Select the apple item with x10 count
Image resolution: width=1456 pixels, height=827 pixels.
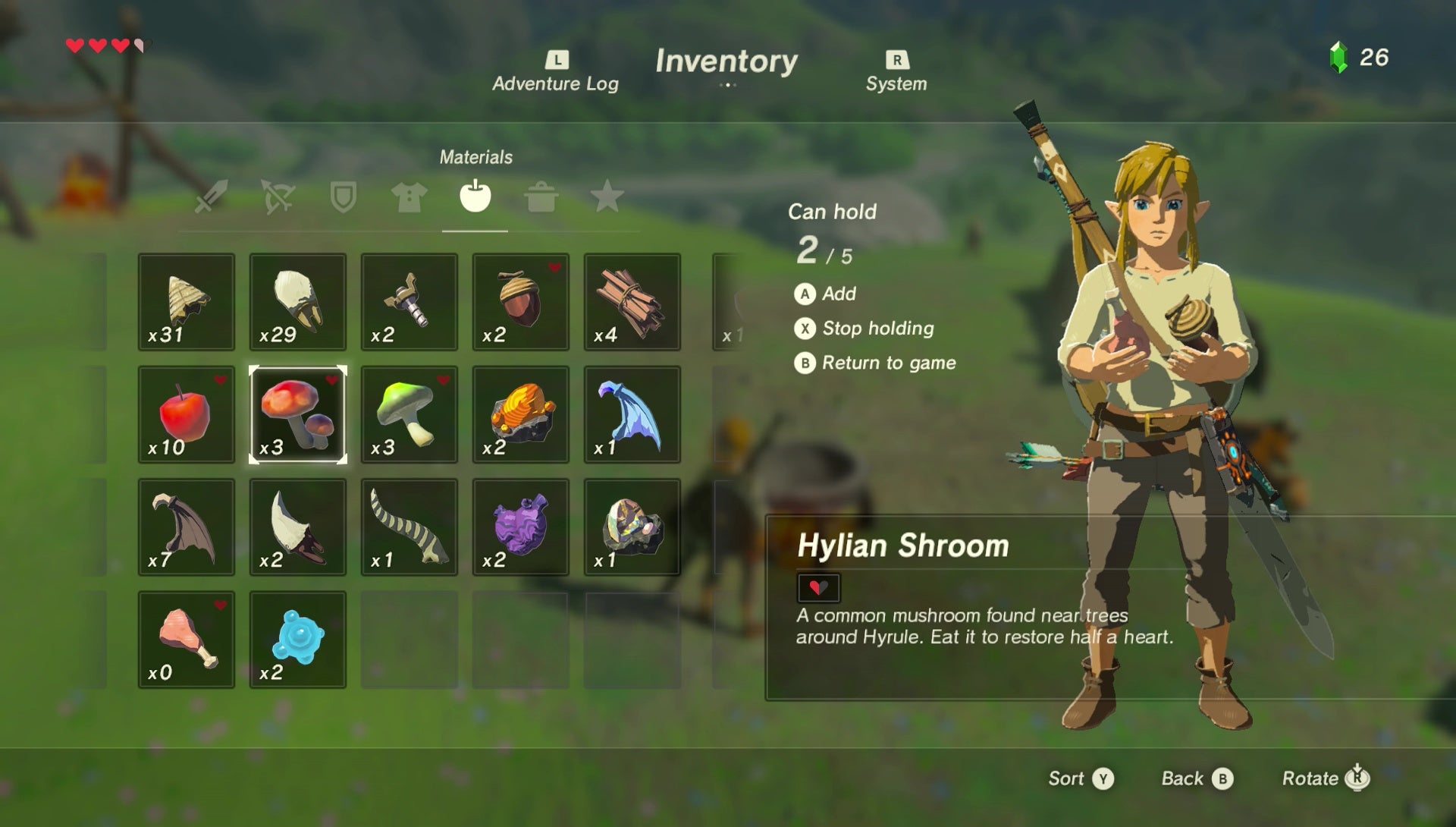(186, 414)
